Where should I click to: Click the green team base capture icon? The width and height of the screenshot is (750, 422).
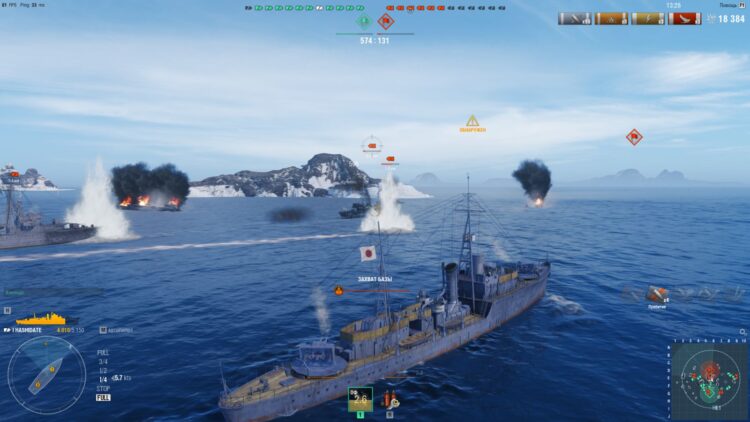tap(363, 20)
